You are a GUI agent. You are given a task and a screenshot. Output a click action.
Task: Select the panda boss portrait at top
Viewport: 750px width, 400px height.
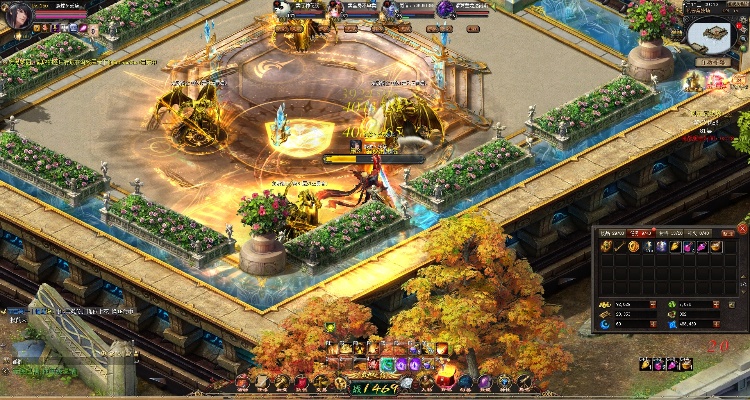[283, 9]
